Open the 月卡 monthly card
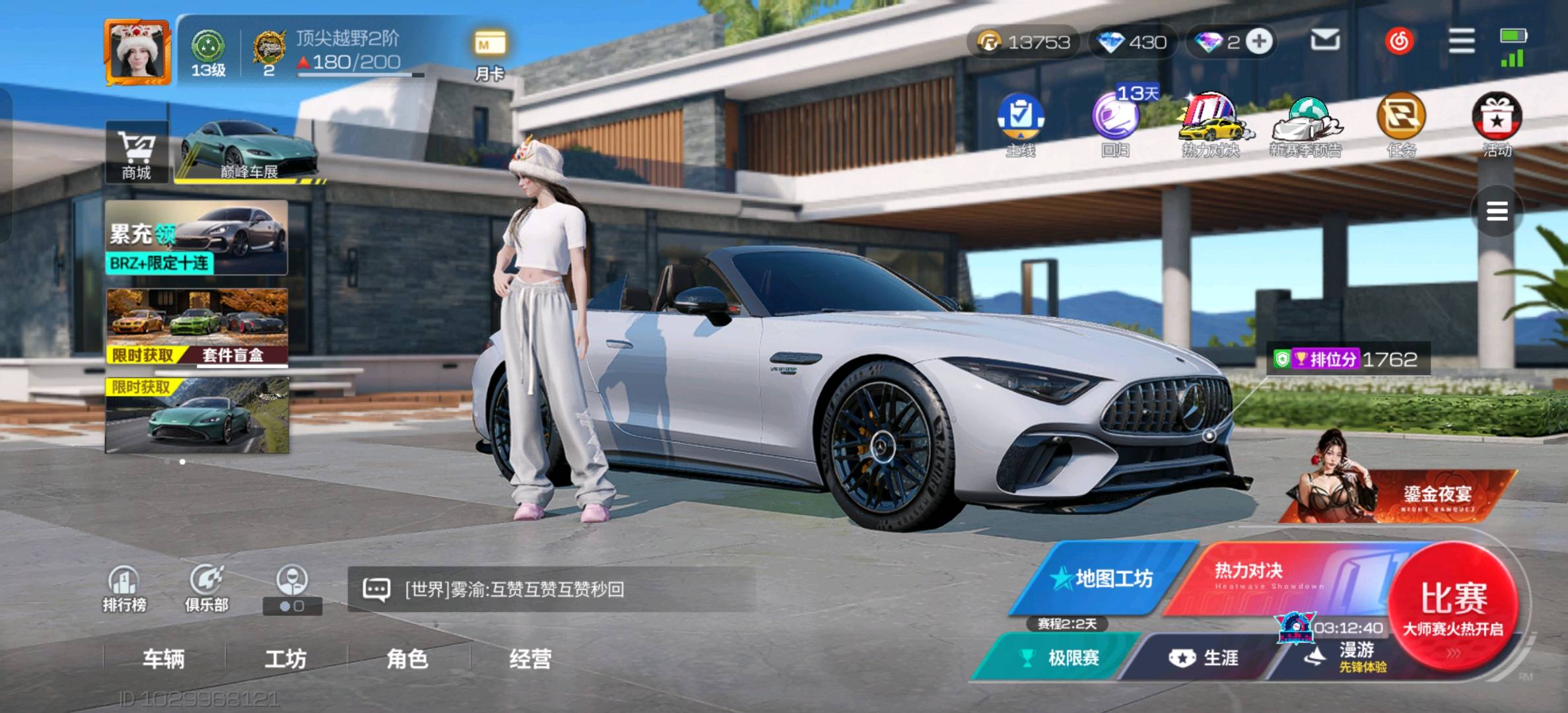 tap(489, 54)
